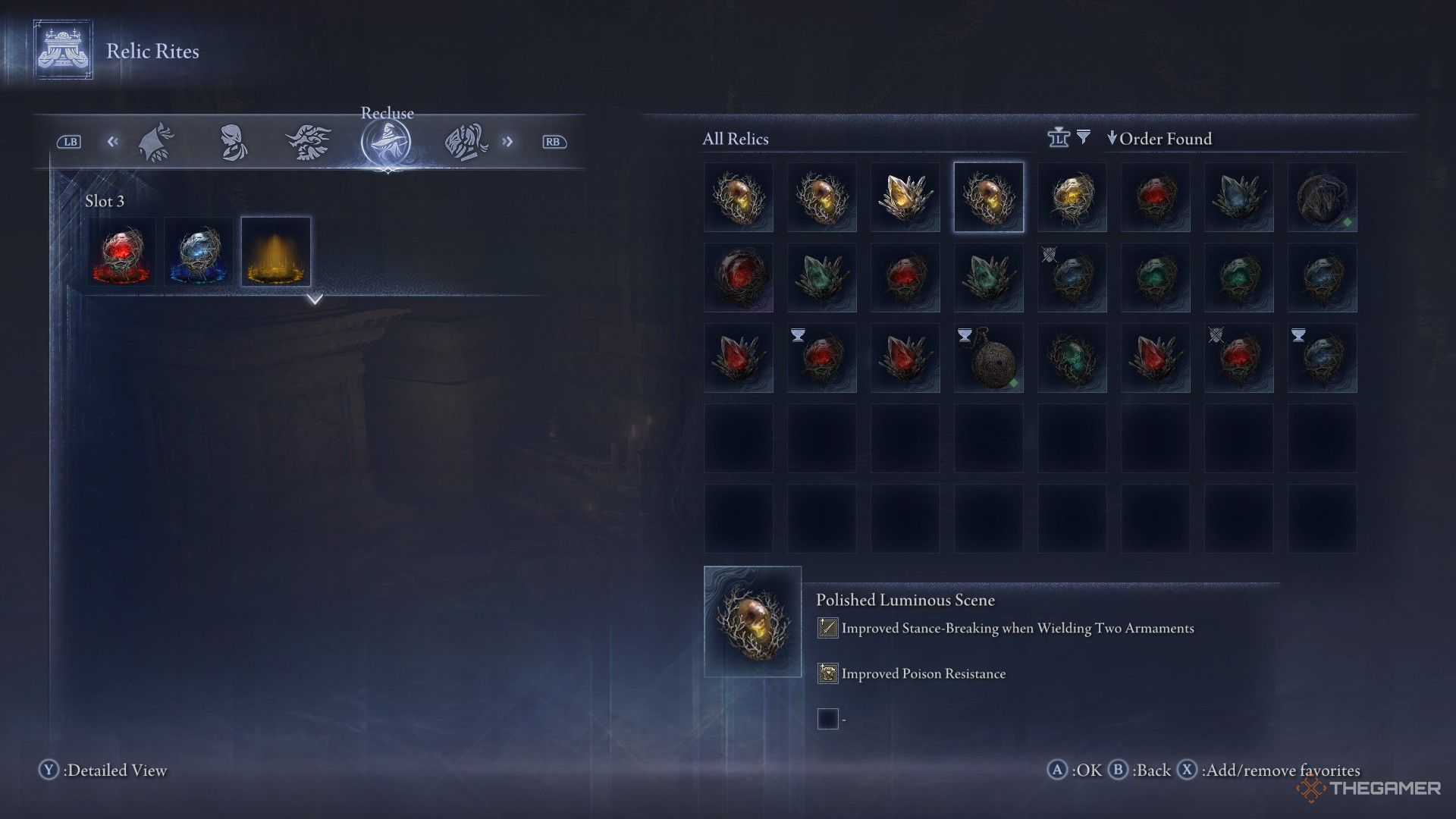Open the ponytail face profile character tab

point(233,142)
